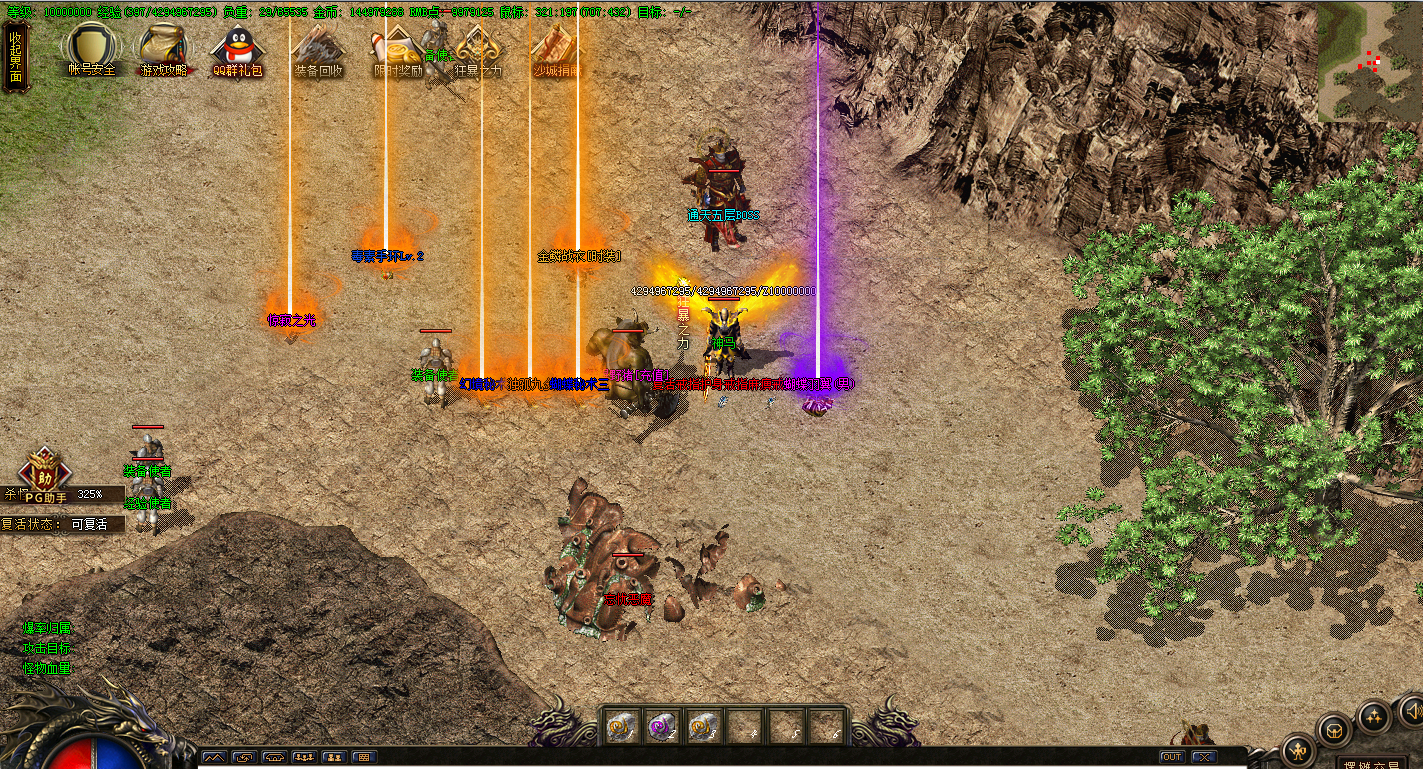Activate the 狂暴之力 berserk power icon
The image size is (1423, 769).
pyautogui.click(x=478, y=50)
